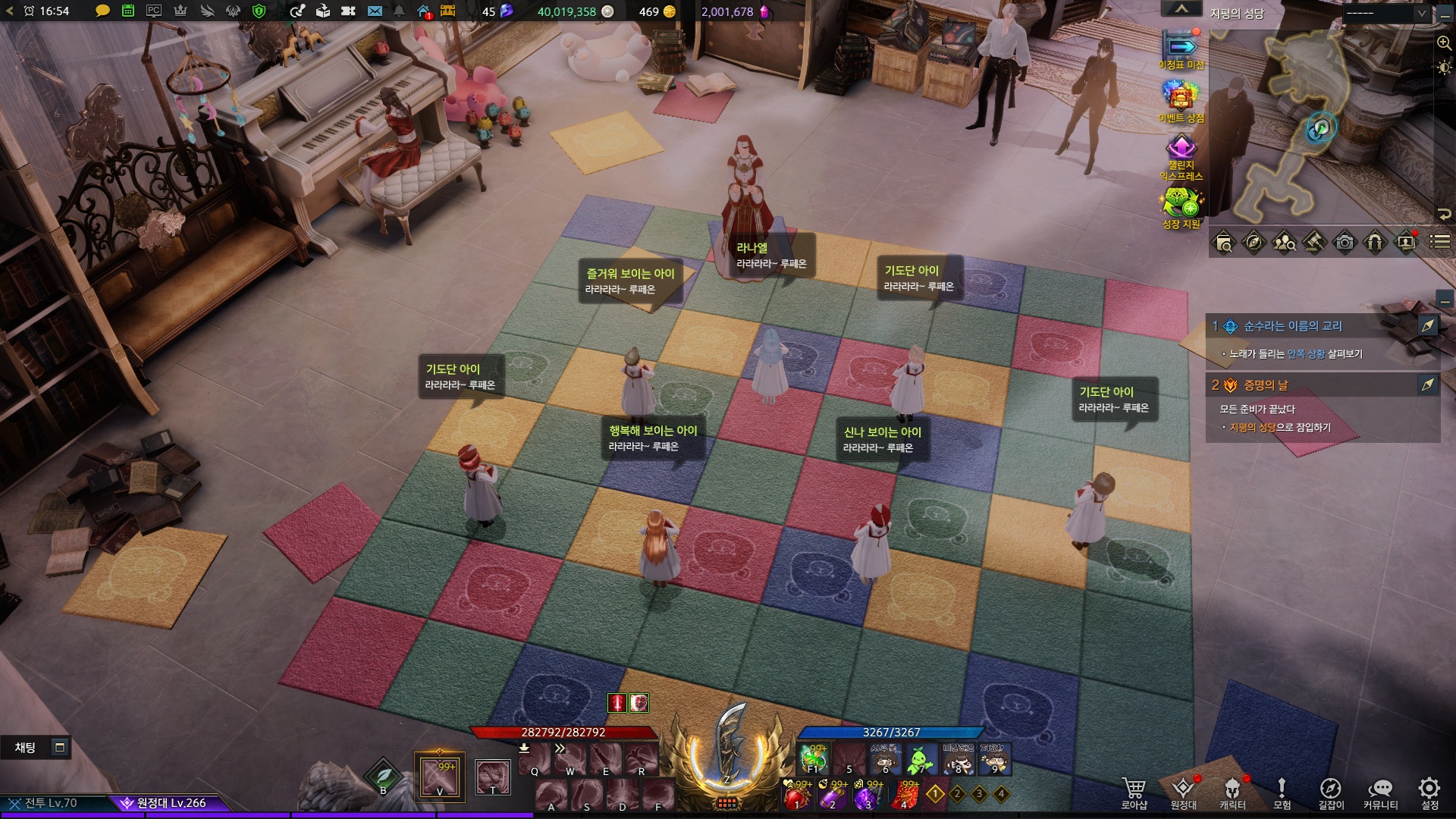
Task: Open the 성장 지원 growth support icon
Action: point(1181,206)
